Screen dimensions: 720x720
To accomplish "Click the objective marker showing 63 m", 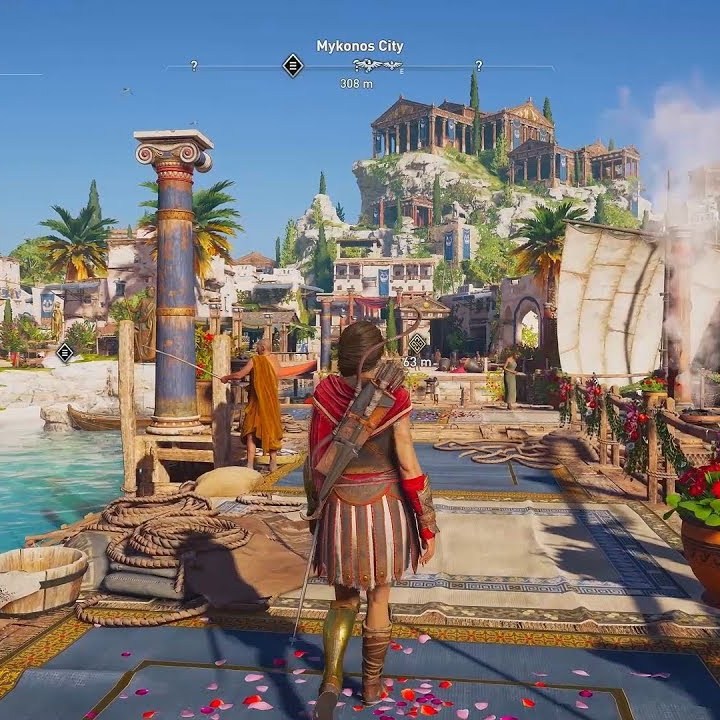I will pyautogui.click(x=417, y=343).
